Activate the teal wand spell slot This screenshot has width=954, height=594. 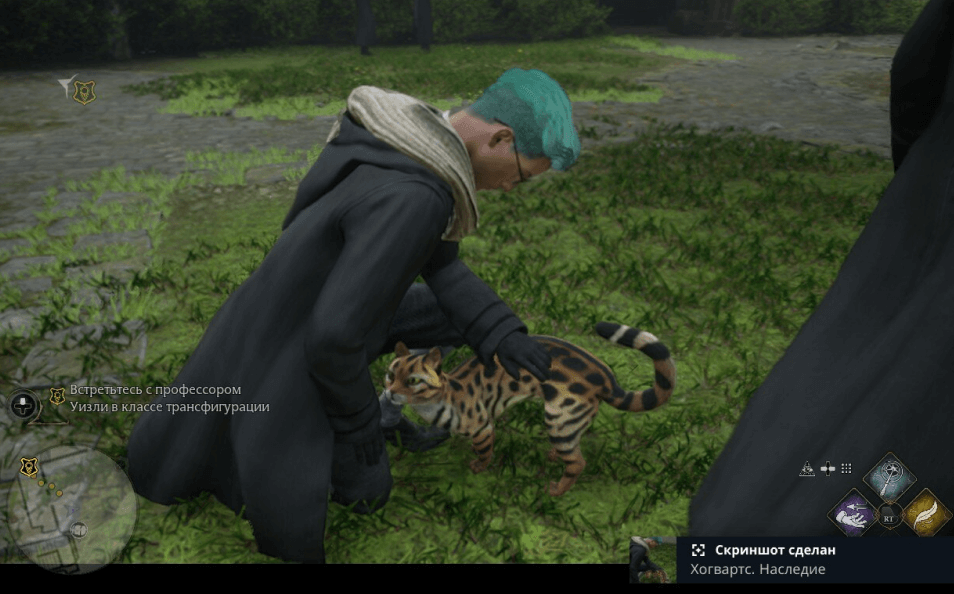(888, 476)
